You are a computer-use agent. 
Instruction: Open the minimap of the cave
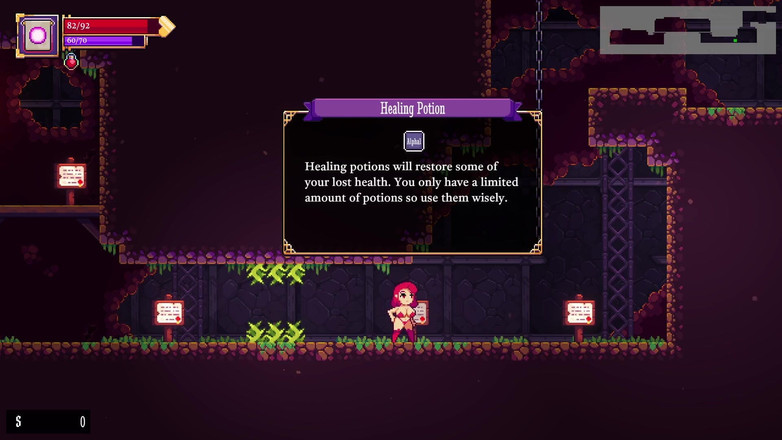pyautogui.click(x=688, y=30)
